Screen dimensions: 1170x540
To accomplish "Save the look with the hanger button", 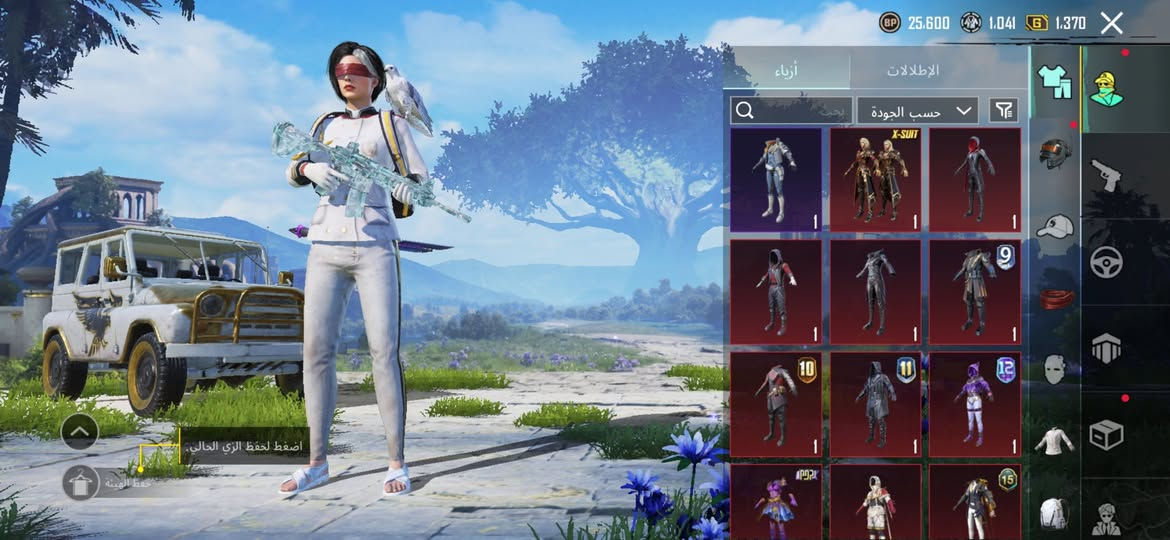I will [80, 482].
